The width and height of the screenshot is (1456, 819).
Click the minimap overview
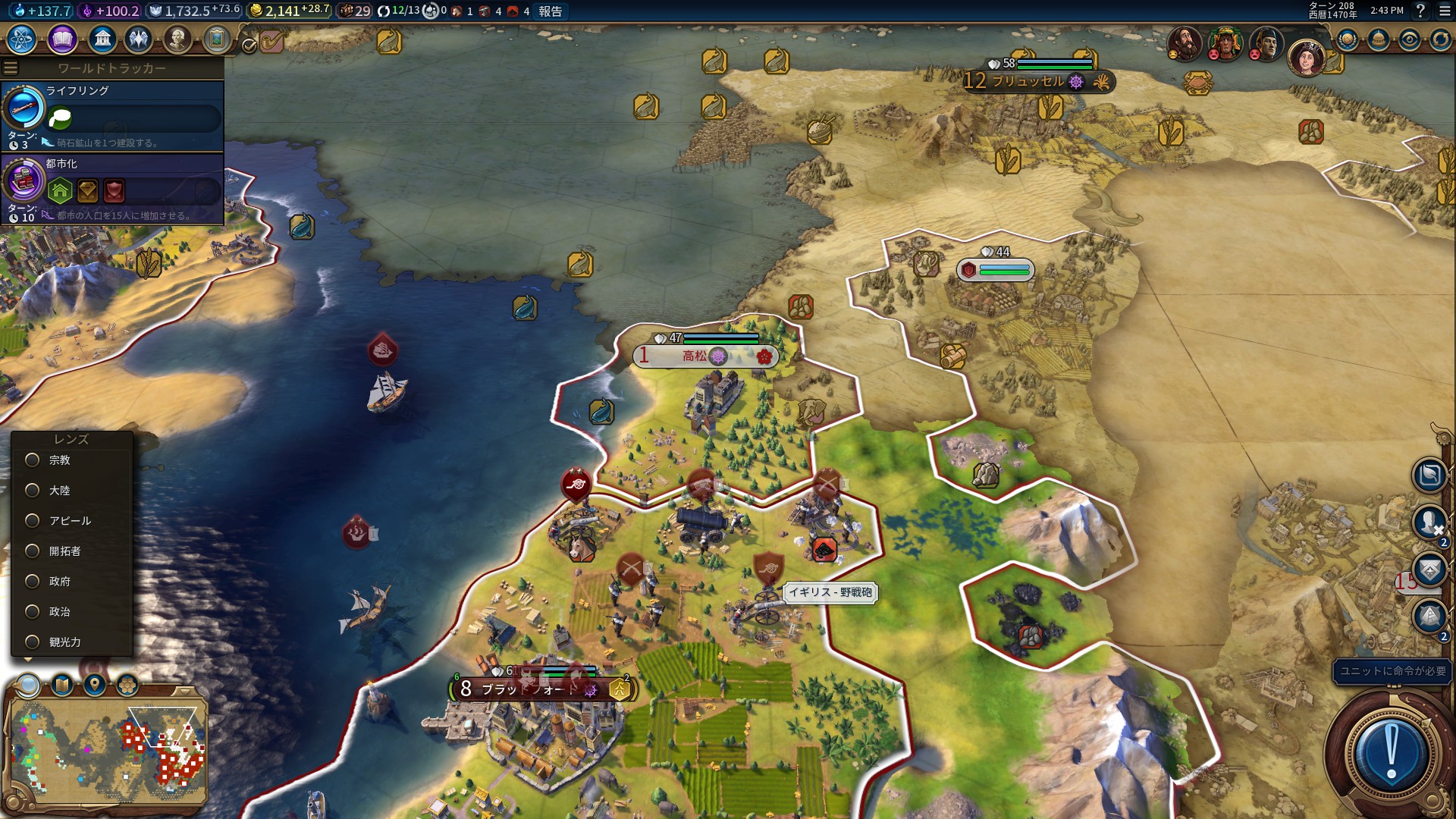(107, 751)
